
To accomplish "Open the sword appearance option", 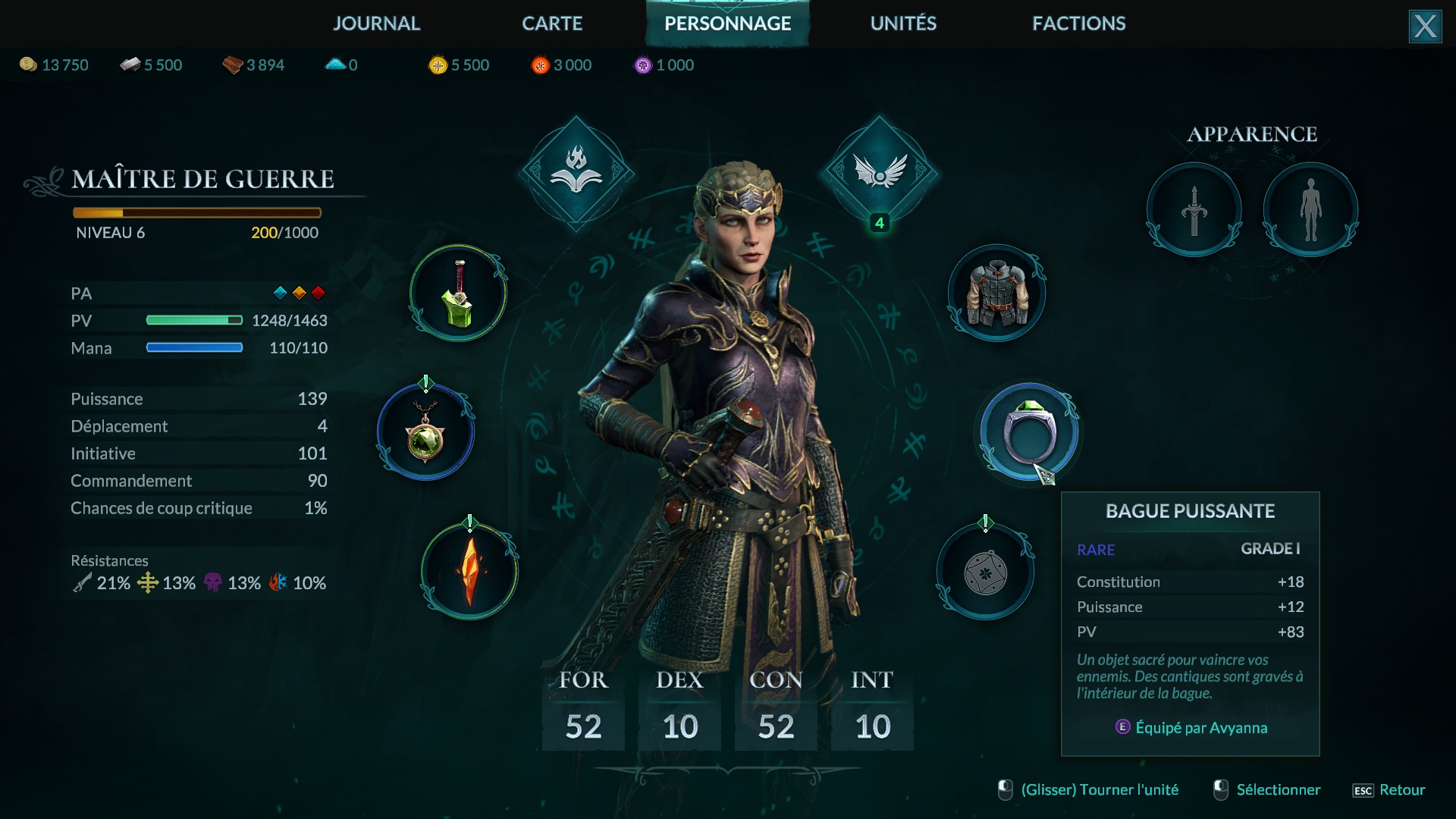I will coord(1194,210).
